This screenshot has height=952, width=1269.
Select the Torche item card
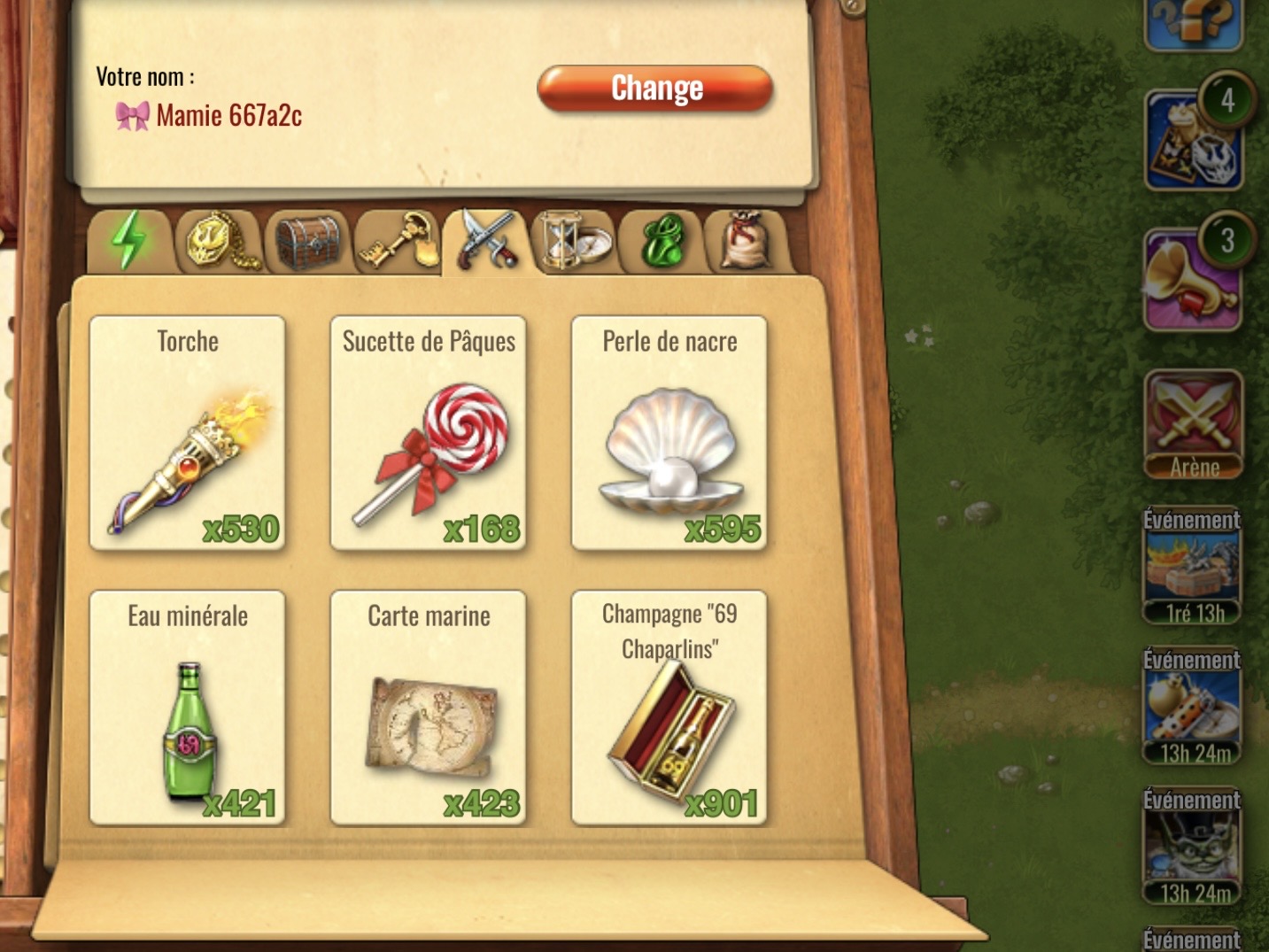(188, 433)
